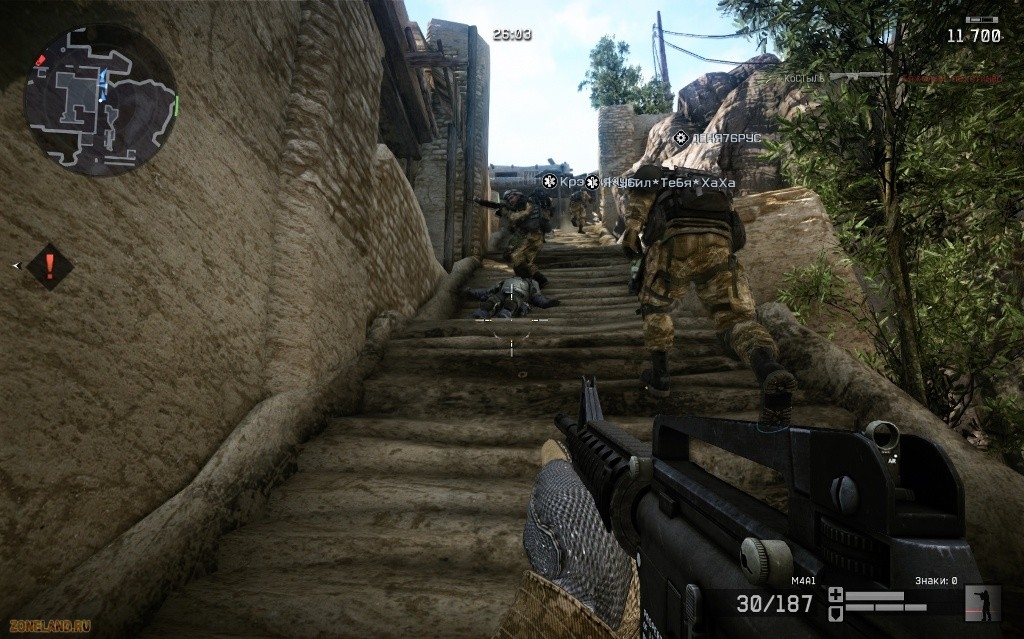This screenshot has width=1024, height=639.
Task: Click the red enemy marker on minimap
Action: point(41,60)
